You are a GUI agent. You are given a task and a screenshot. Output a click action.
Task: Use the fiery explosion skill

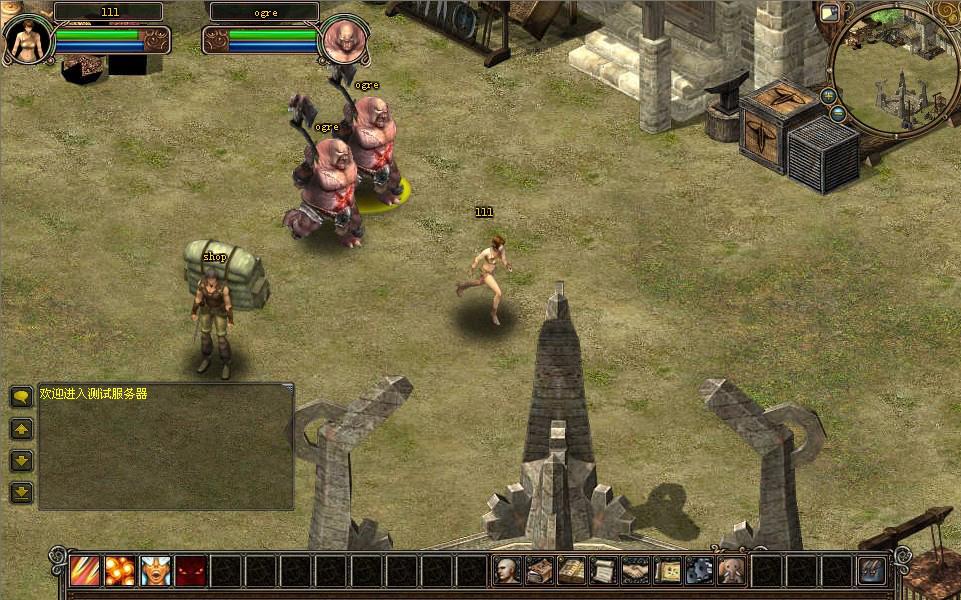[120, 571]
